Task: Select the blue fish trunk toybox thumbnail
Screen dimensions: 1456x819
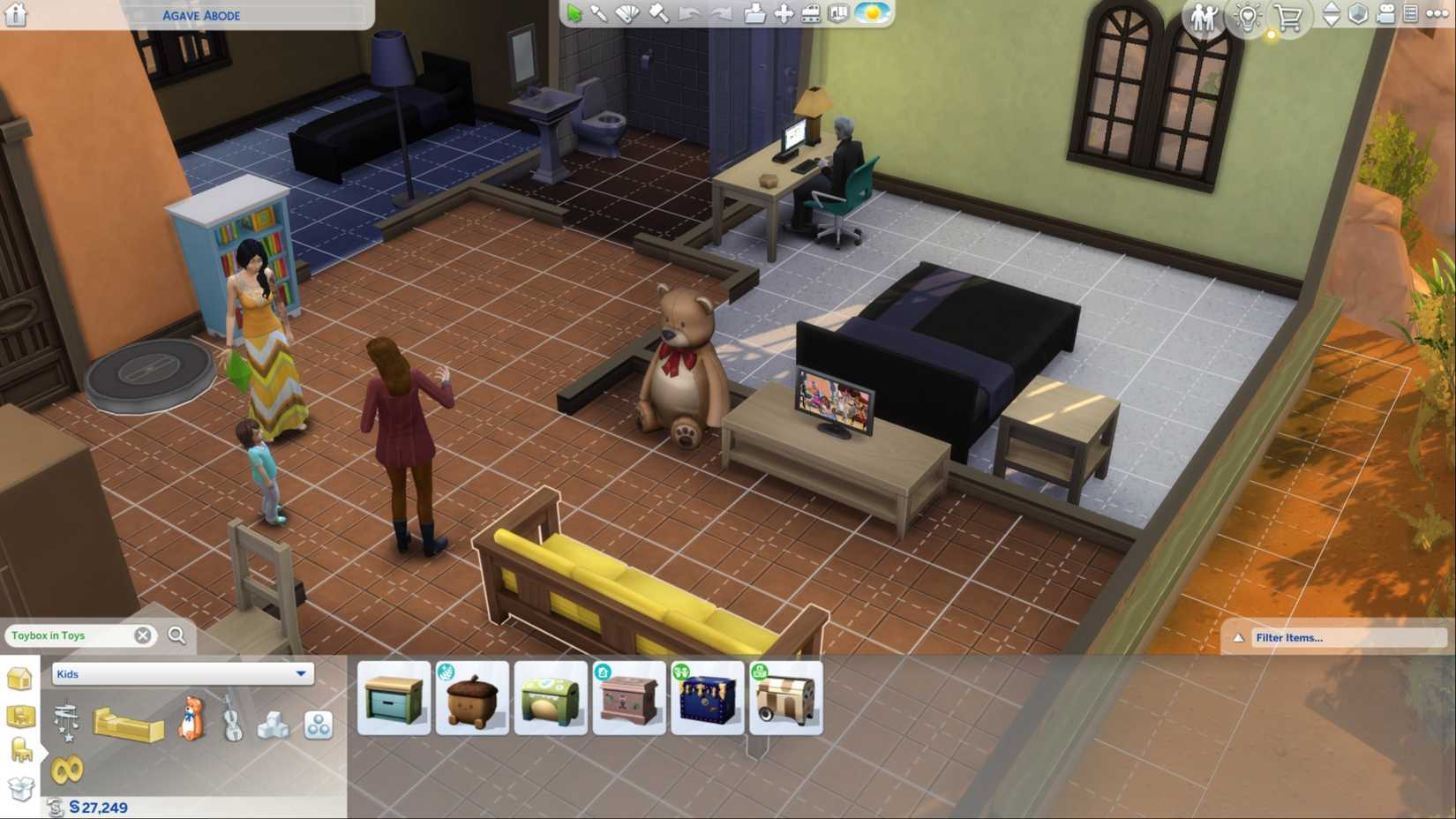Action: pyautogui.click(x=709, y=697)
